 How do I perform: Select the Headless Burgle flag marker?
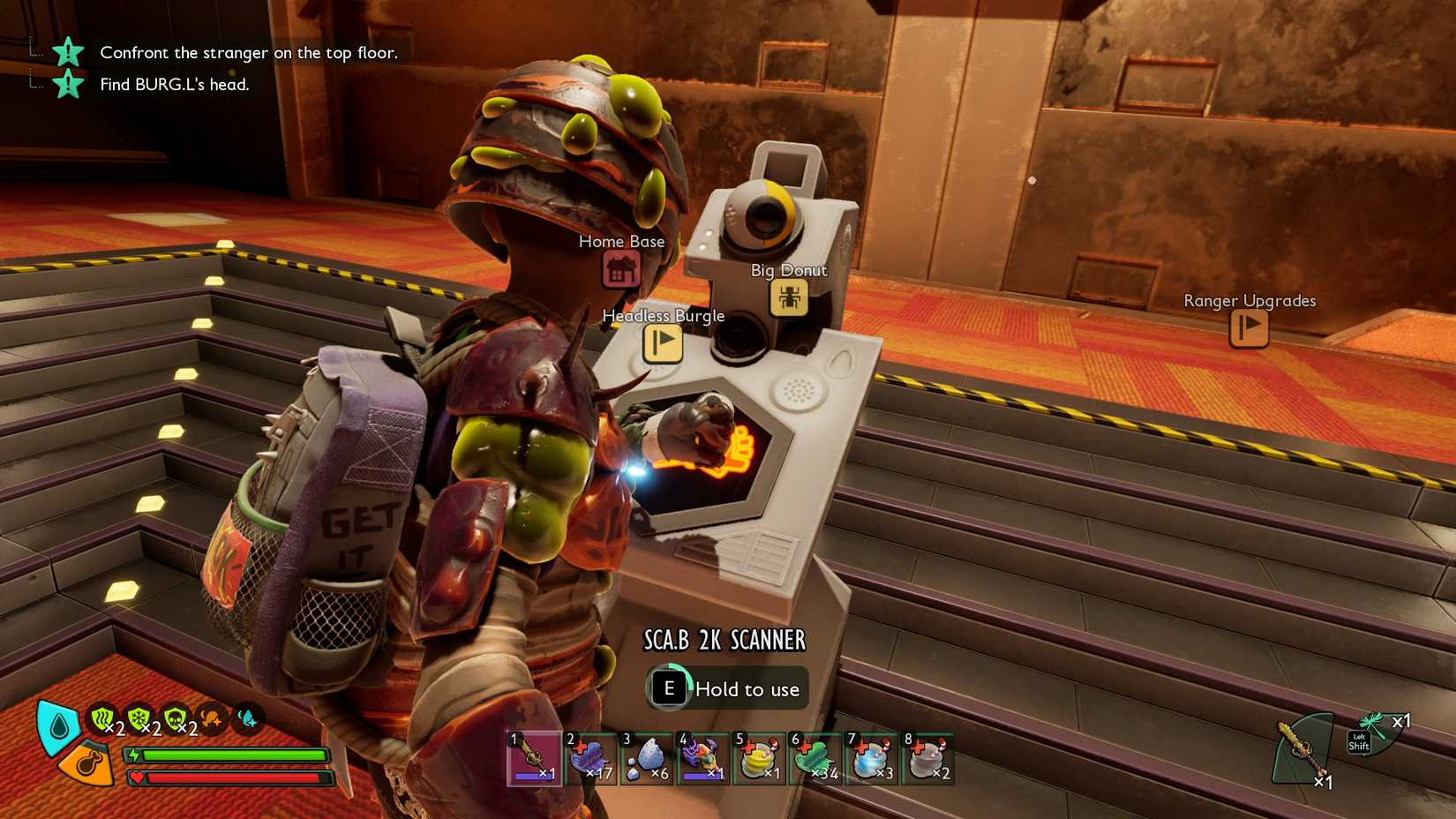pyautogui.click(x=663, y=345)
